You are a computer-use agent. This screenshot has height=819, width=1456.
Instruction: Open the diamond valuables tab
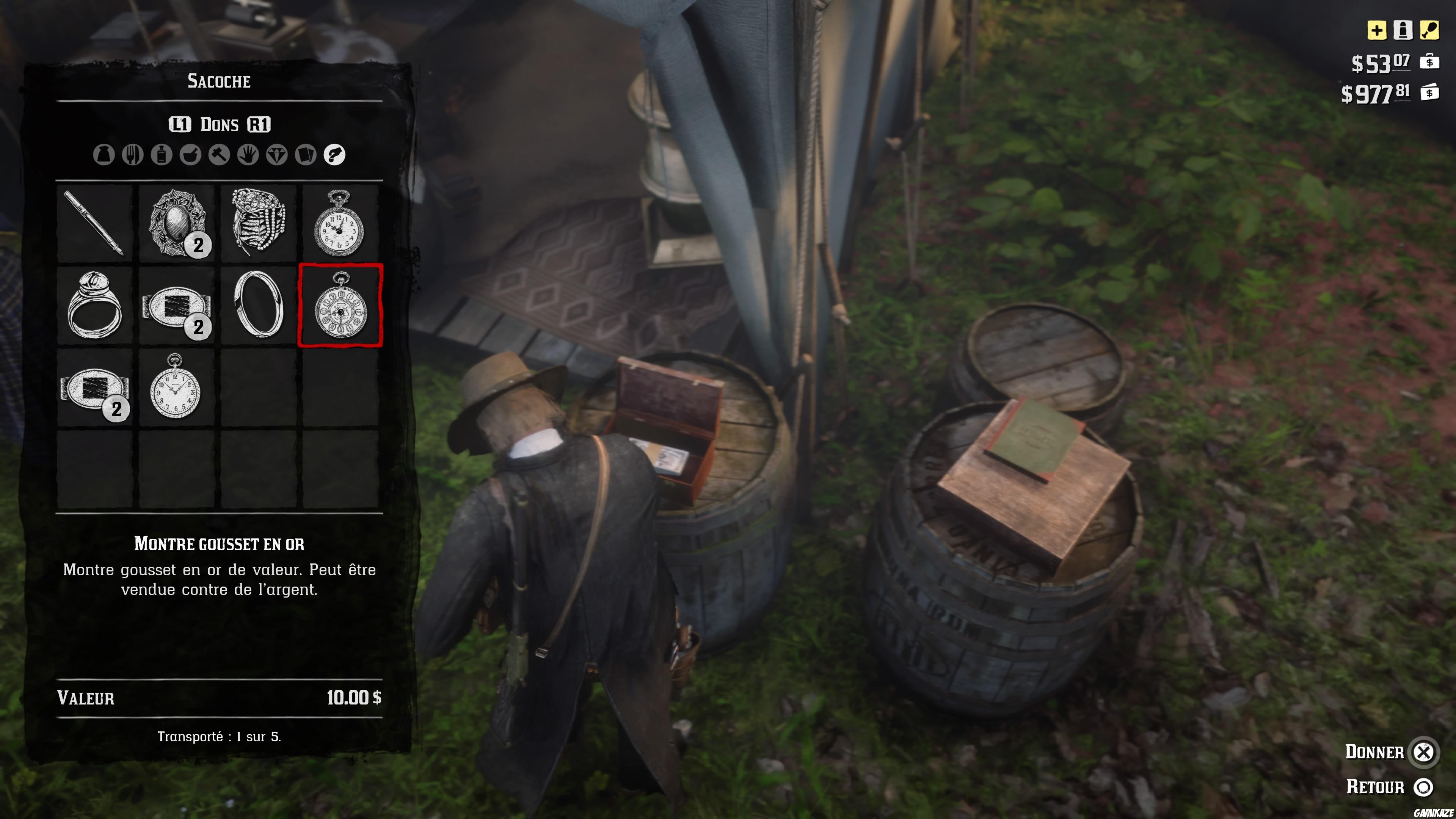(x=276, y=155)
